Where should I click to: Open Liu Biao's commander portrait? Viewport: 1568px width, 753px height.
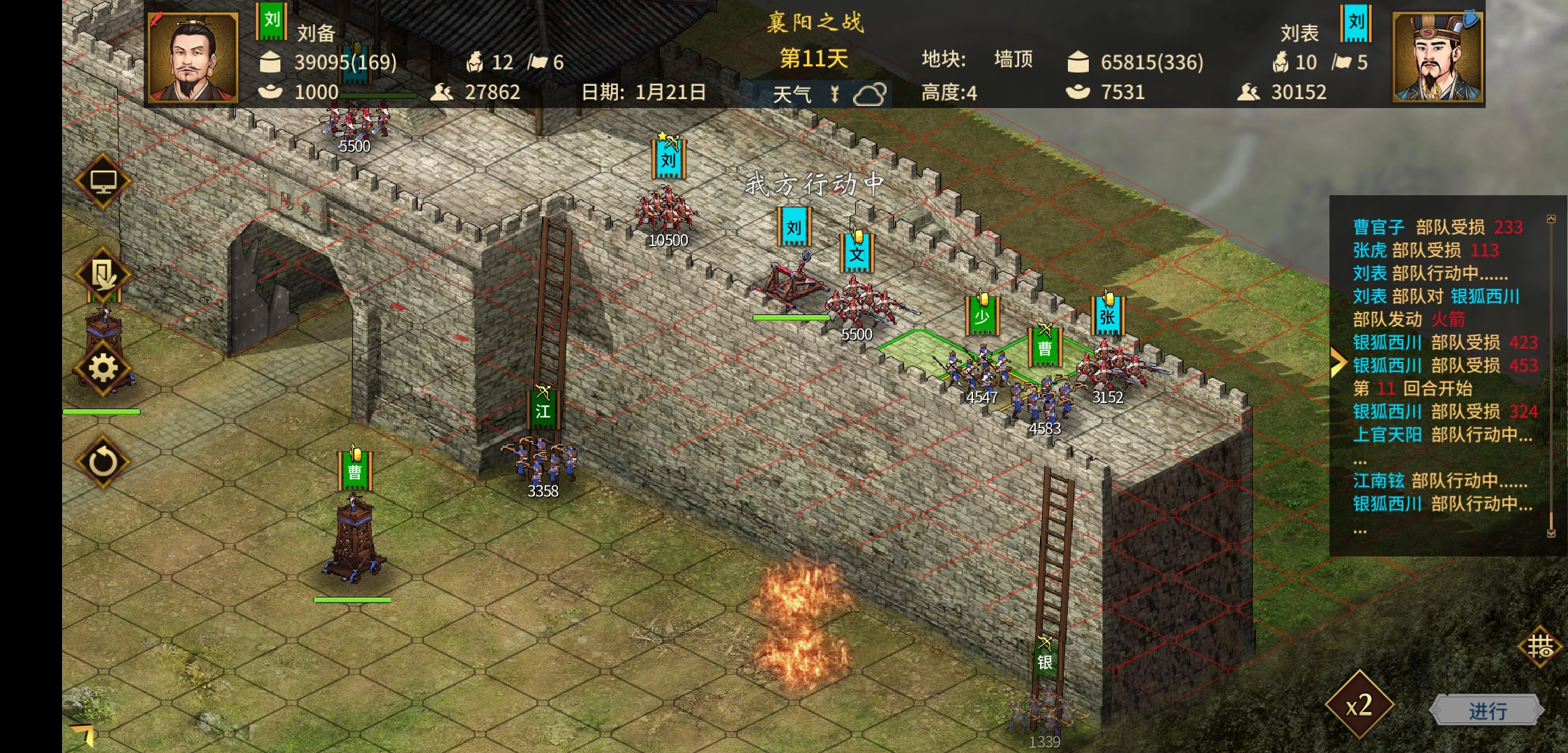coord(1438,57)
